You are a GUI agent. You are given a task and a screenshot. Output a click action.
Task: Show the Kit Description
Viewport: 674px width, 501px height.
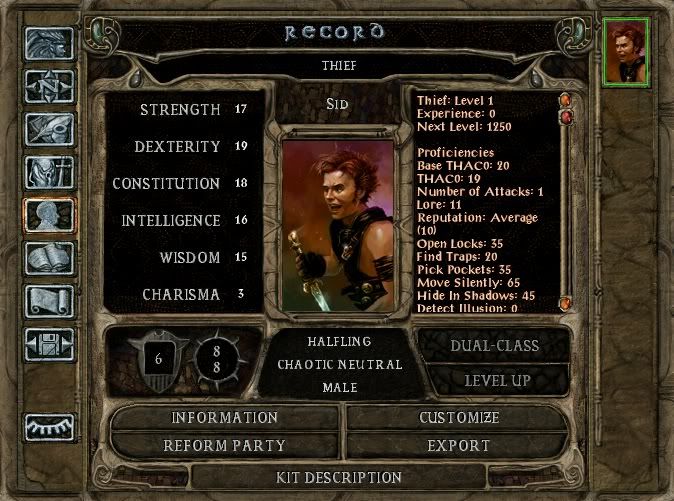click(338, 477)
